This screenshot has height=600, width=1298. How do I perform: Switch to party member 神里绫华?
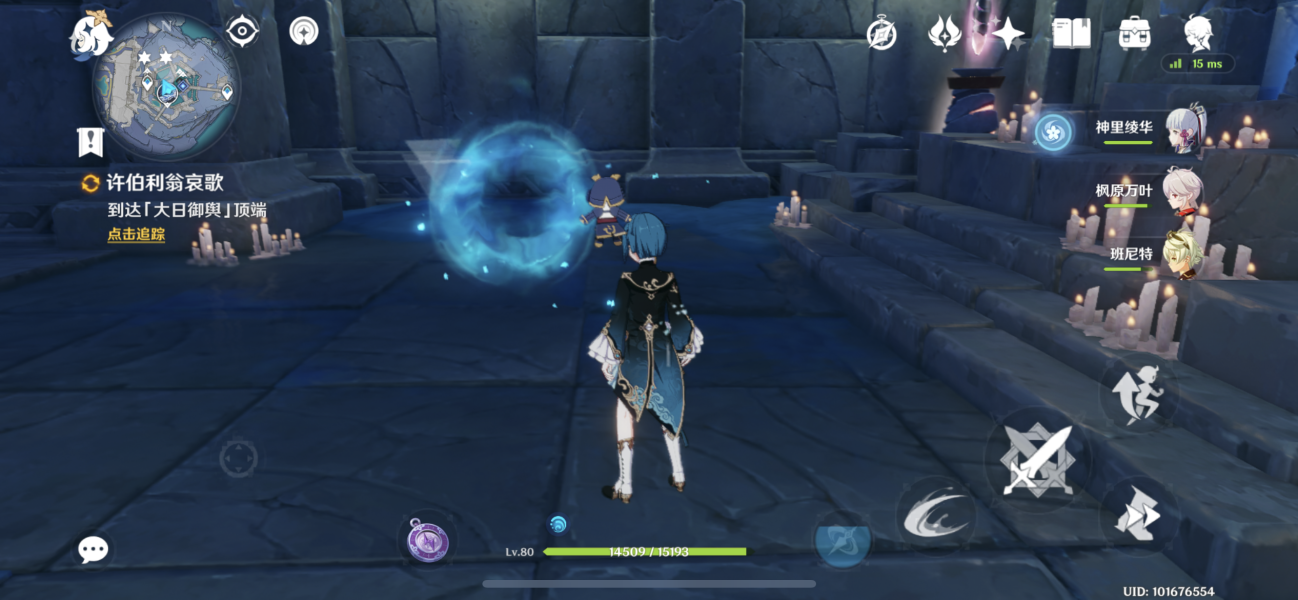point(1150,130)
